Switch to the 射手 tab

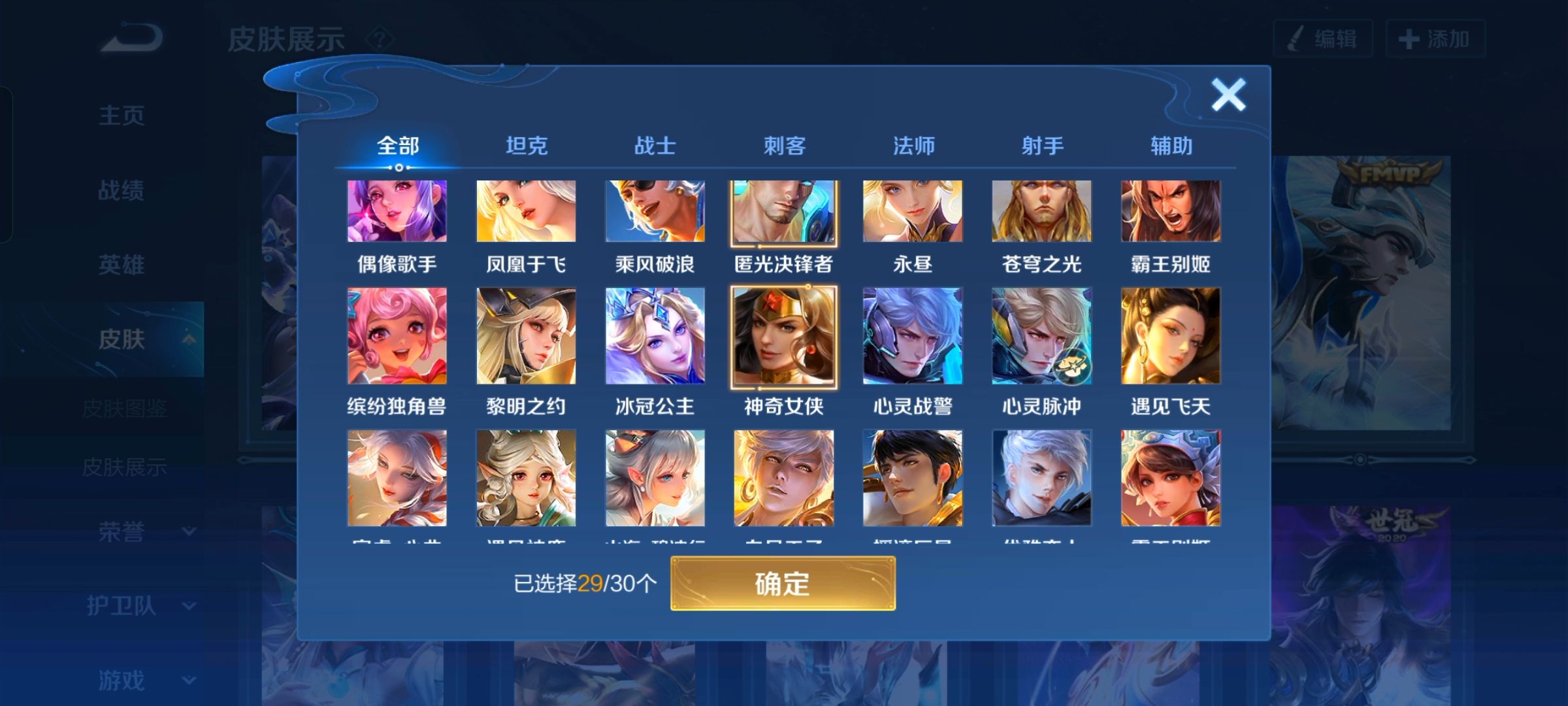(x=1042, y=146)
